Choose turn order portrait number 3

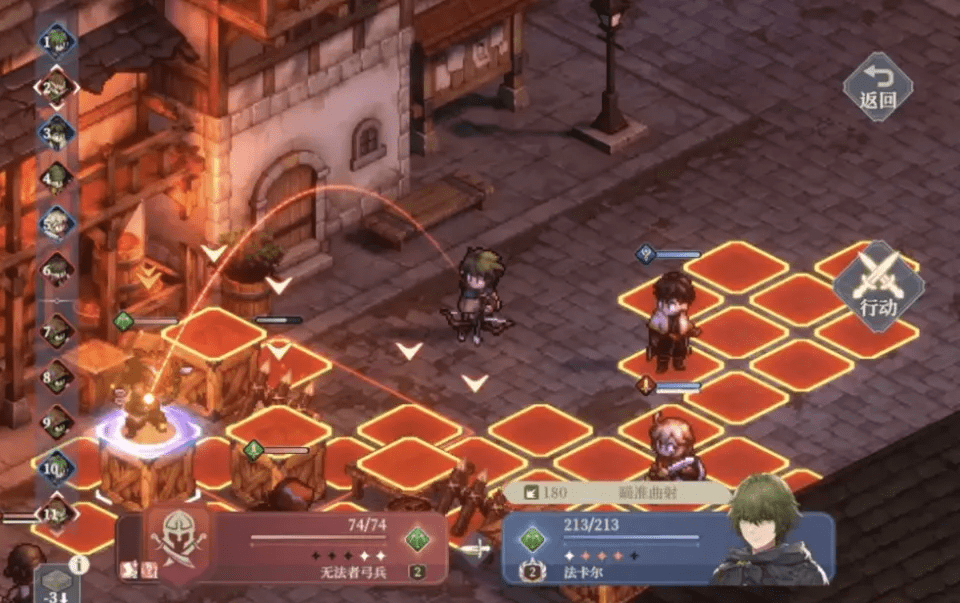[x=58, y=132]
